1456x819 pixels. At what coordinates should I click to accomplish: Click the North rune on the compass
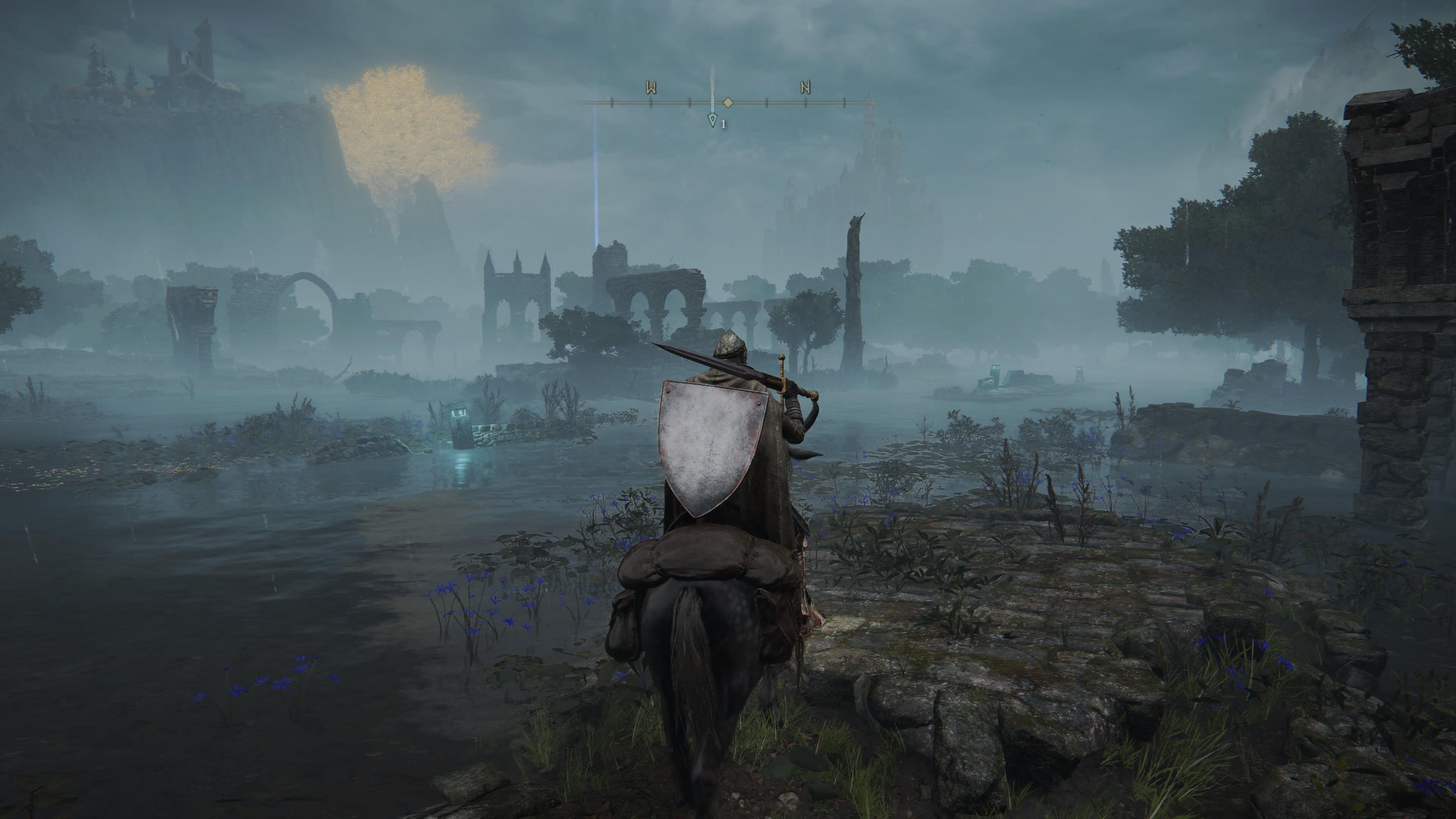(805, 88)
